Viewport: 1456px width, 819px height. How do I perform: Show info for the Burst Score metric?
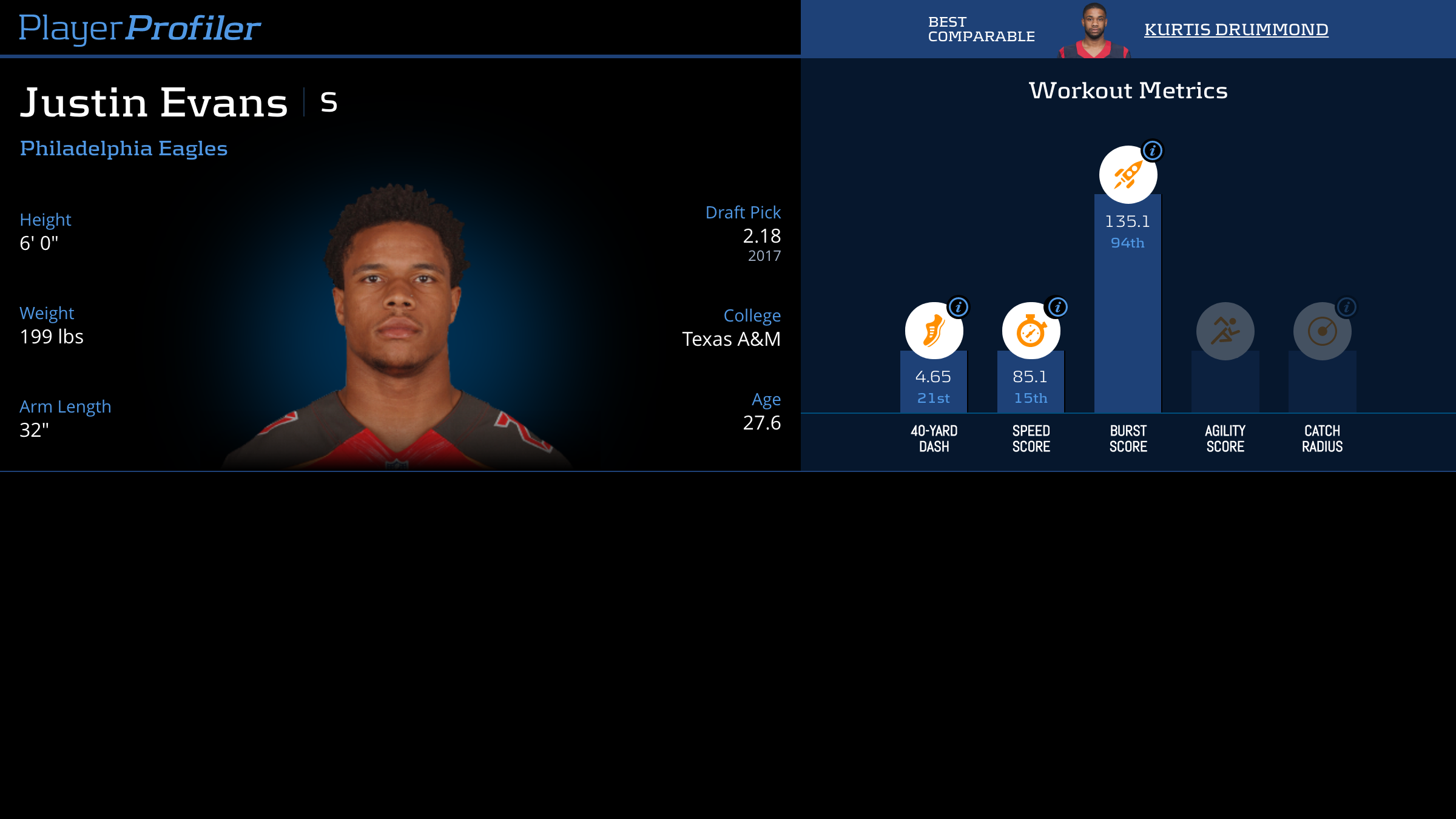(x=1152, y=150)
